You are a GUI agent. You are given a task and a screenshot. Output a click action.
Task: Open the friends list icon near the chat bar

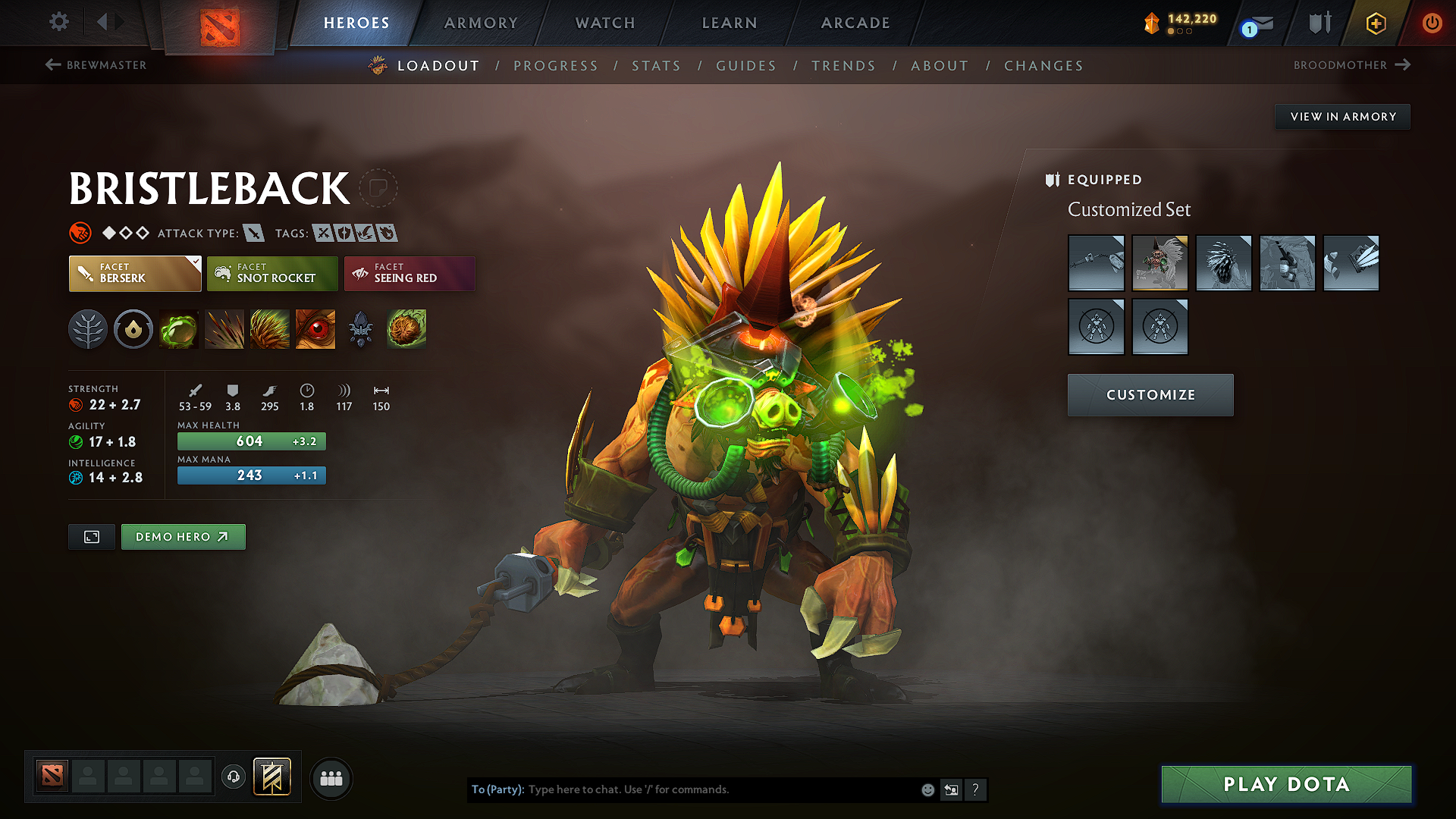coord(331,778)
